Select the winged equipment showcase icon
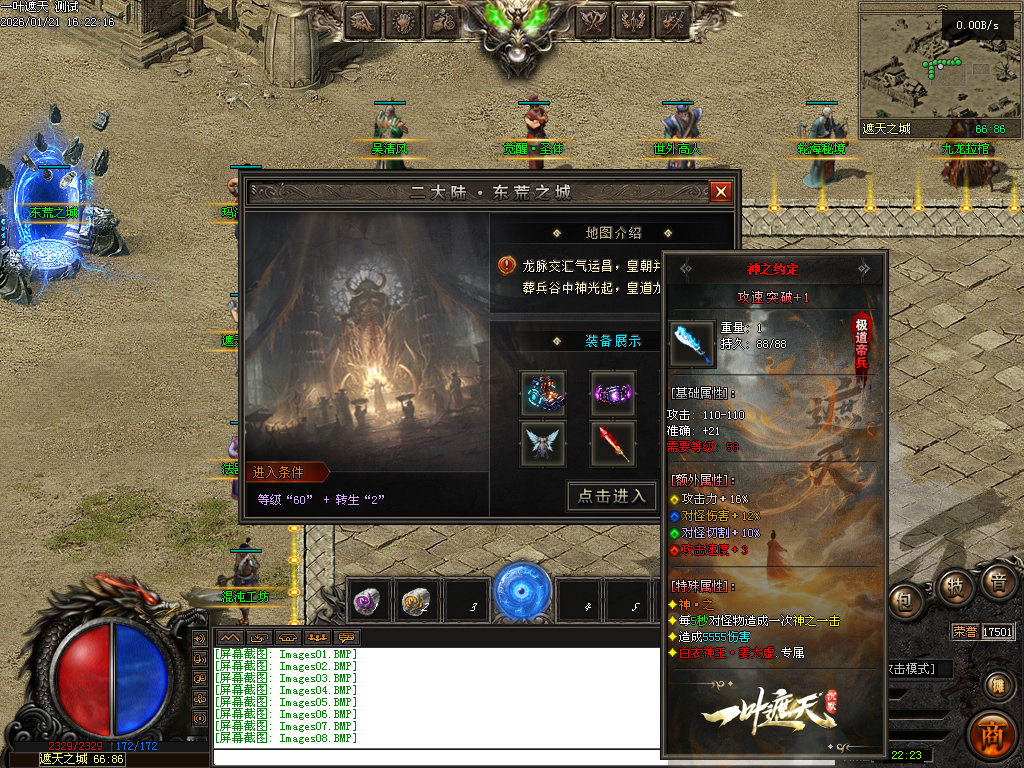The height and width of the screenshot is (768, 1024). [x=543, y=443]
